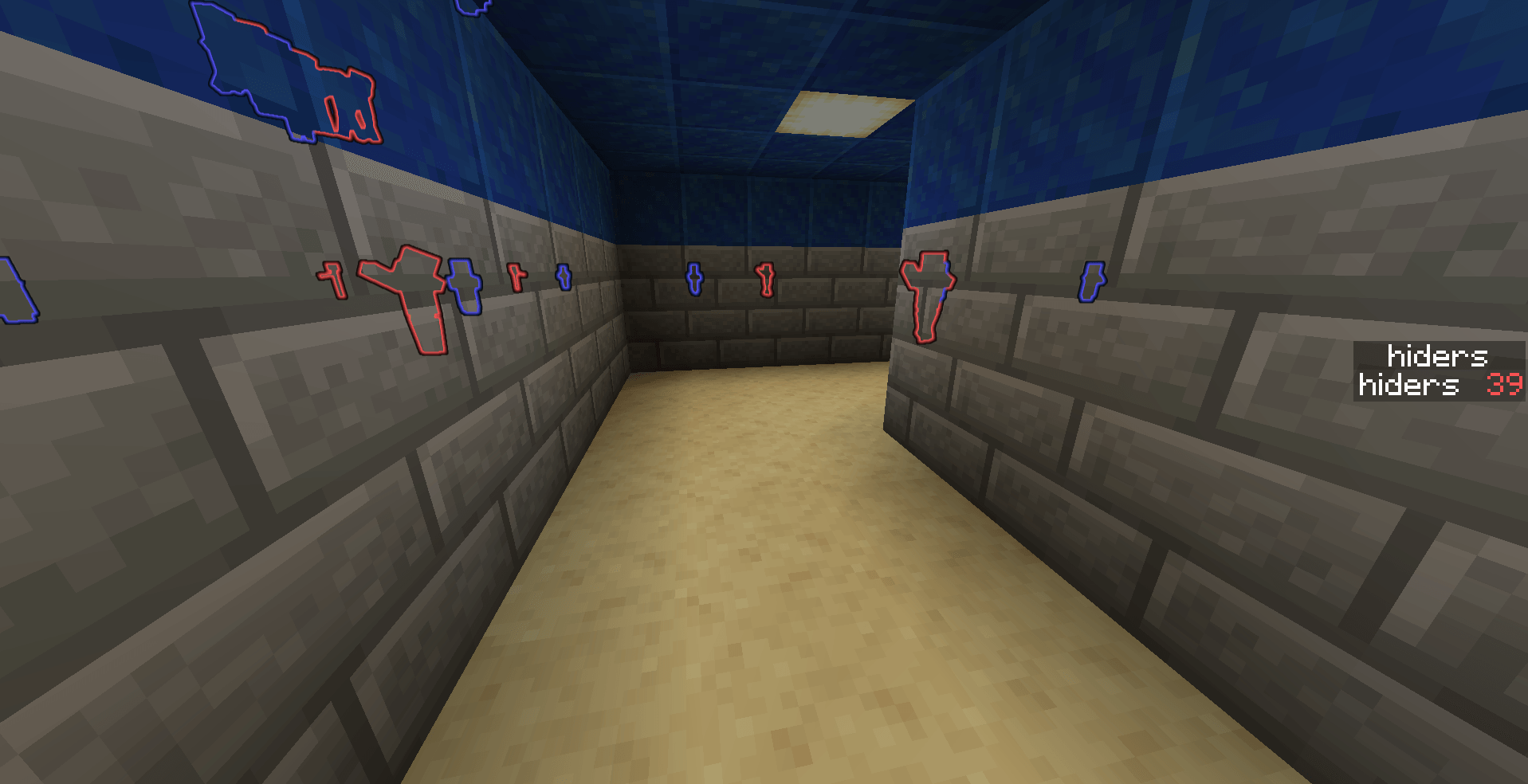The width and height of the screenshot is (1528, 784).
Task: Click the sand floor in the corridor center
Action: [757, 598]
